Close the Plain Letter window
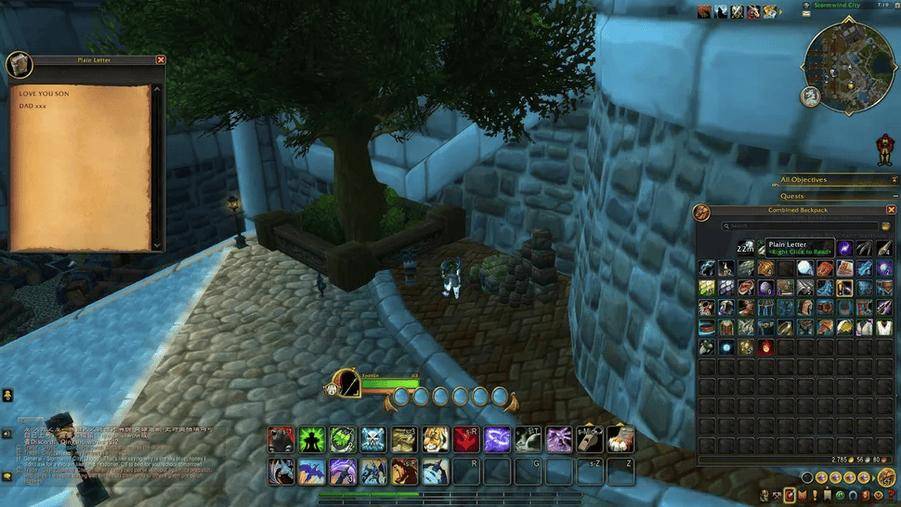Image resolution: width=901 pixels, height=507 pixels. pyautogui.click(x=161, y=60)
